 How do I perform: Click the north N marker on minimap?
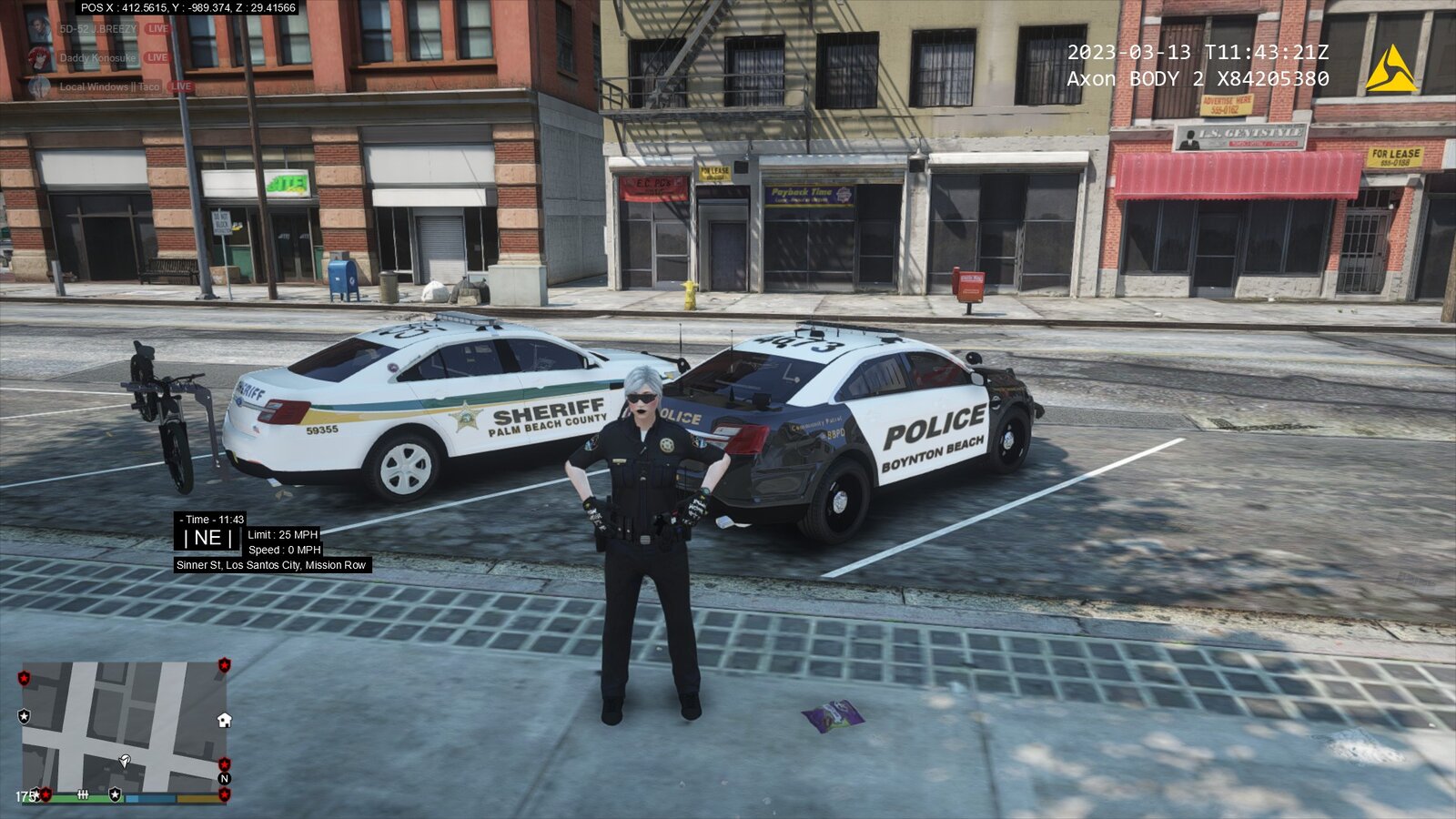pyautogui.click(x=224, y=778)
